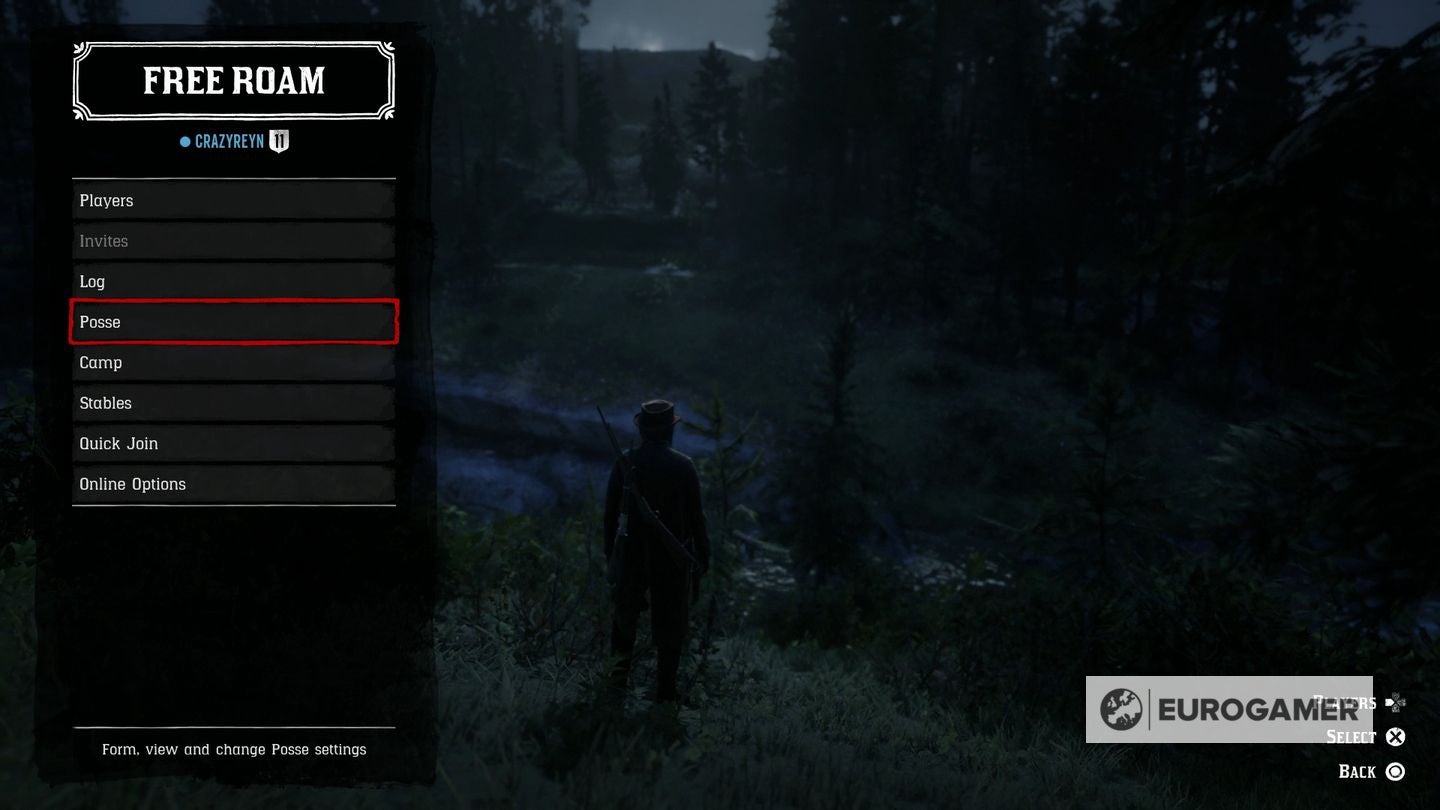This screenshot has width=1440, height=810.
Task: Open the Posse menu entry
Action: click(233, 322)
